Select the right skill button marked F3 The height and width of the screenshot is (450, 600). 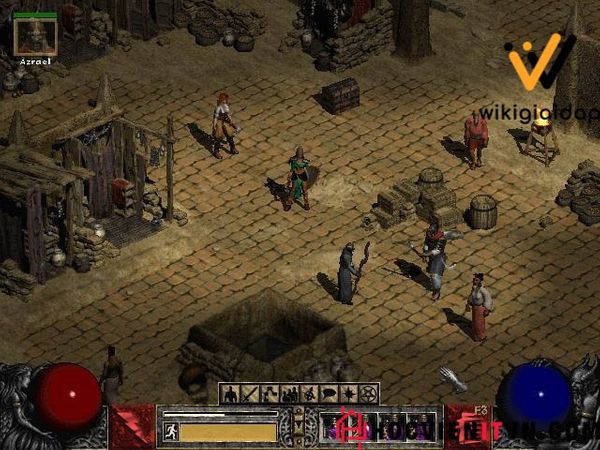coord(467,425)
